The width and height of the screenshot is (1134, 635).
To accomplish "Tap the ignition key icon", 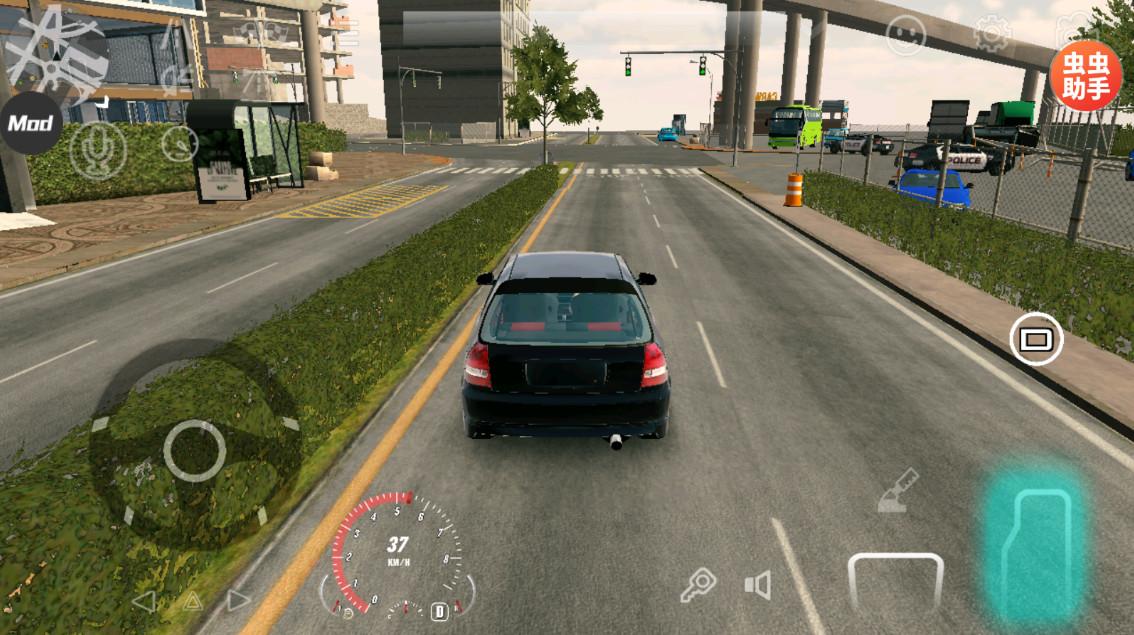I will pos(698,584).
